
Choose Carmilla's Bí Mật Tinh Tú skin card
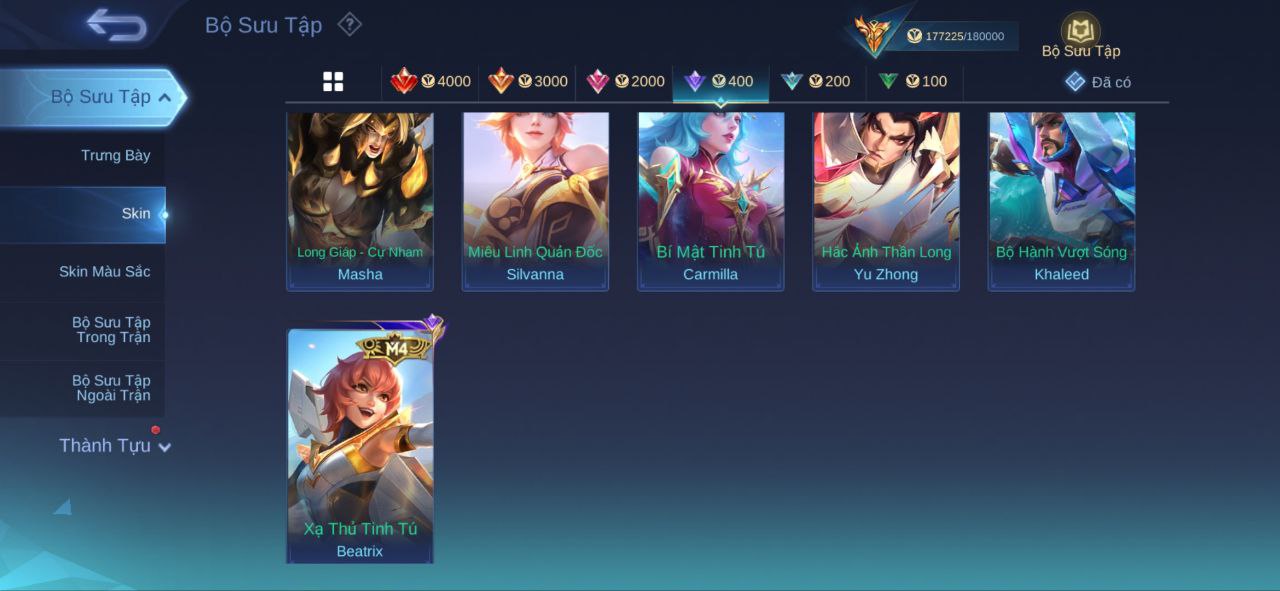click(711, 200)
